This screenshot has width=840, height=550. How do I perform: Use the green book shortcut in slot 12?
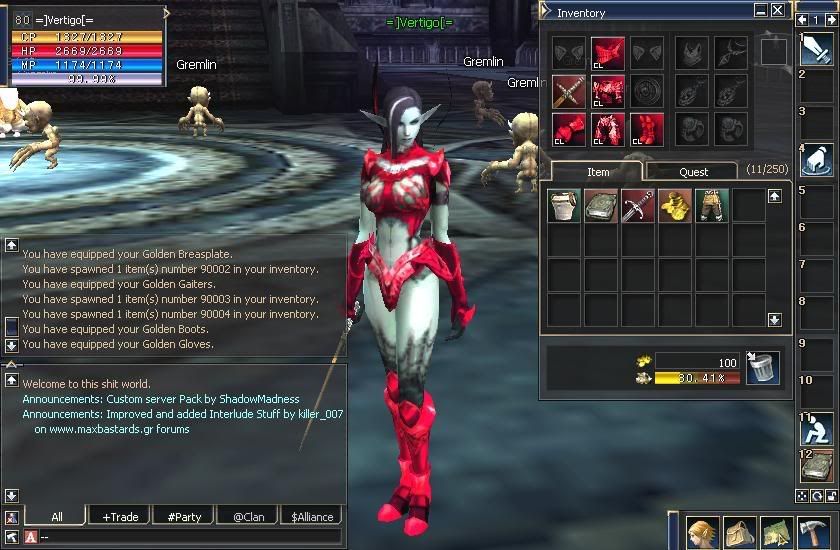click(x=816, y=465)
